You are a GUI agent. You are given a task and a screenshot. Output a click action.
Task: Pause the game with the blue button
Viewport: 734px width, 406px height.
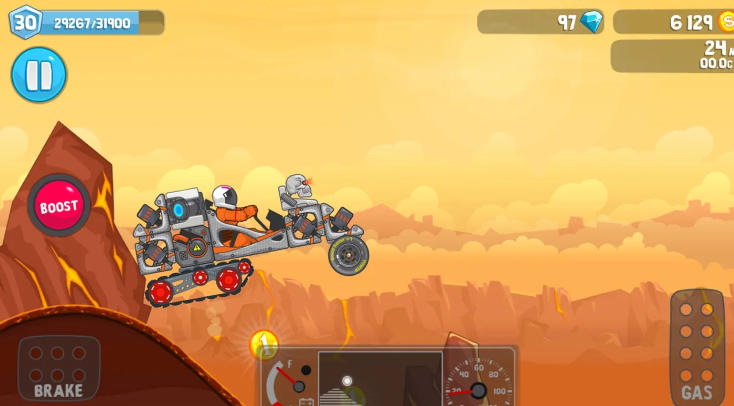coord(39,75)
